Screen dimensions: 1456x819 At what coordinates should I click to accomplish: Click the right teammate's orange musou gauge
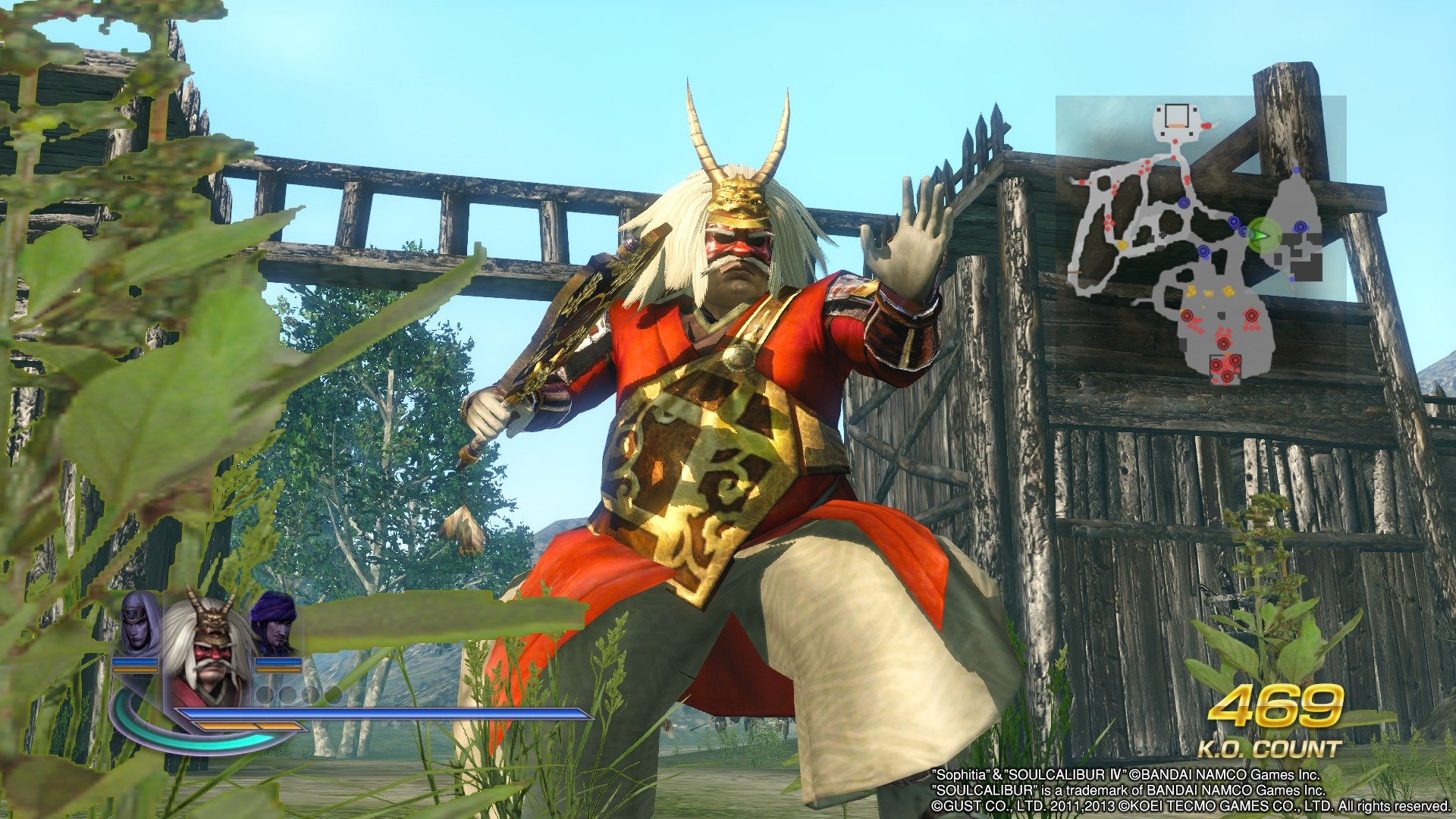coord(278,670)
